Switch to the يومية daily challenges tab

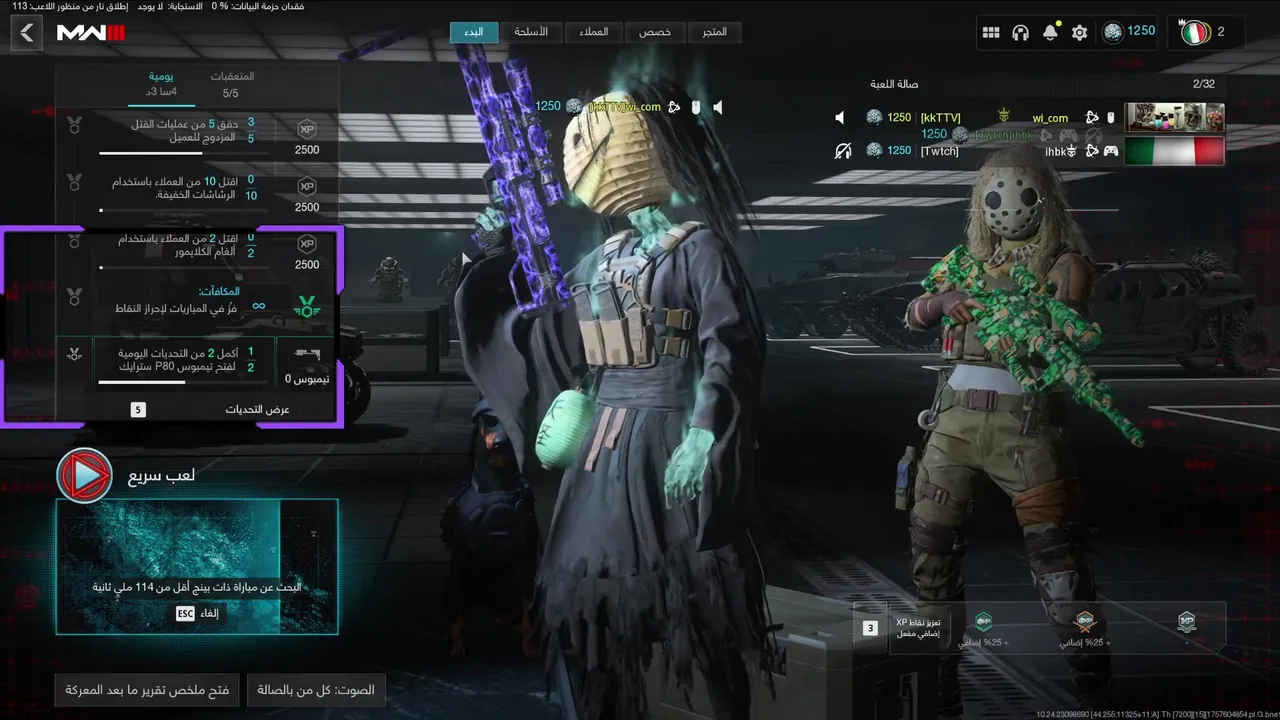point(161,84)
